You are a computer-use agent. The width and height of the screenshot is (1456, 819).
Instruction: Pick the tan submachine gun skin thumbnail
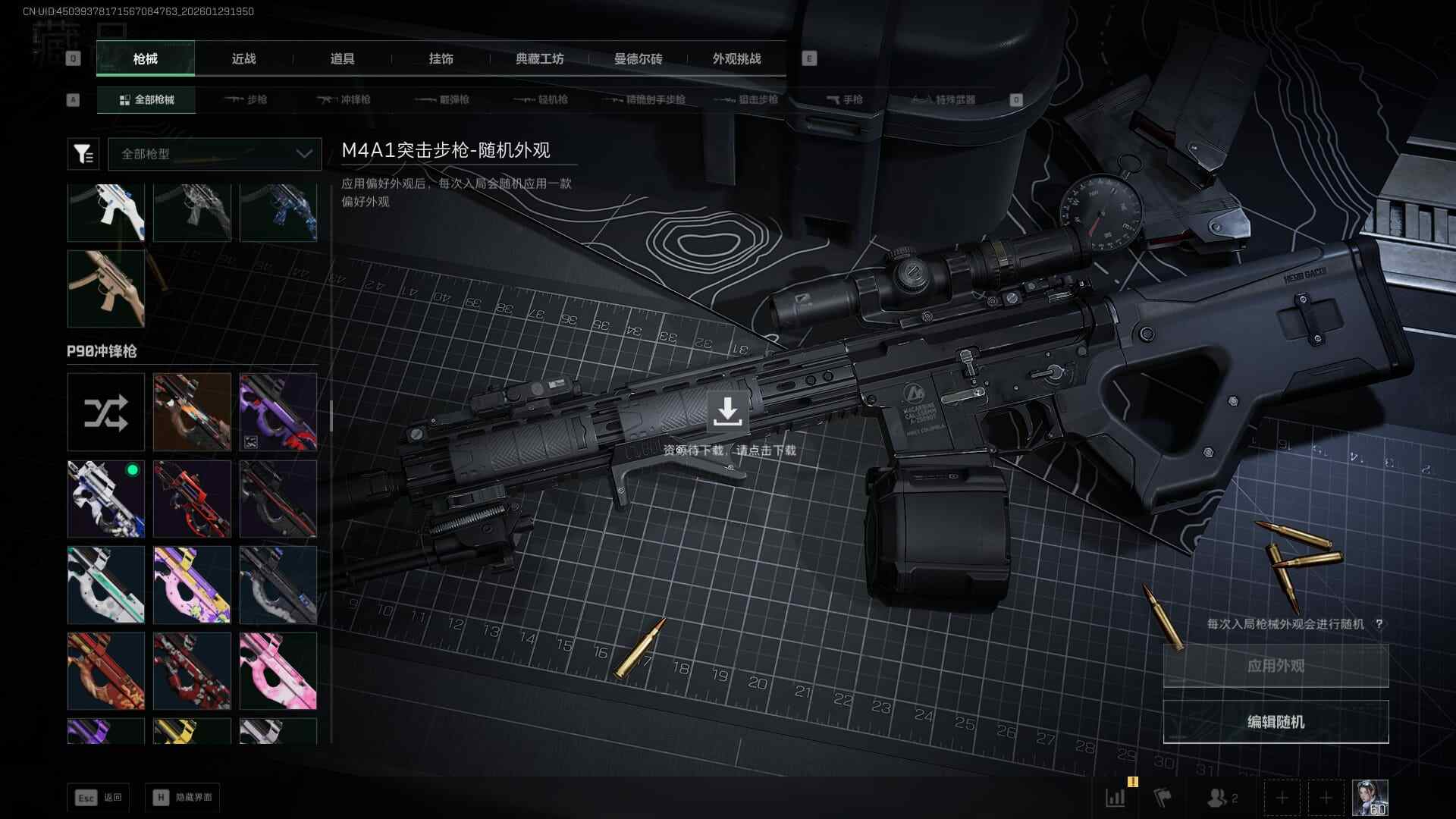coord(106,289)
